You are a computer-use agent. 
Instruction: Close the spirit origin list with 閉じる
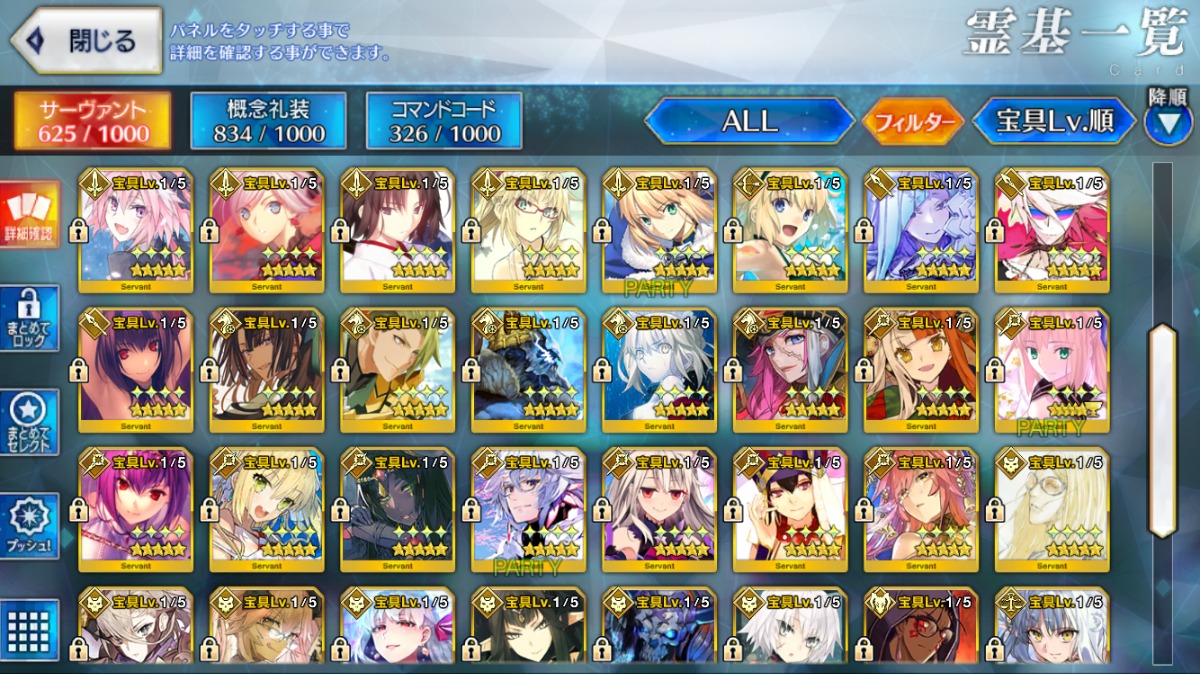[x=86, y=41]
